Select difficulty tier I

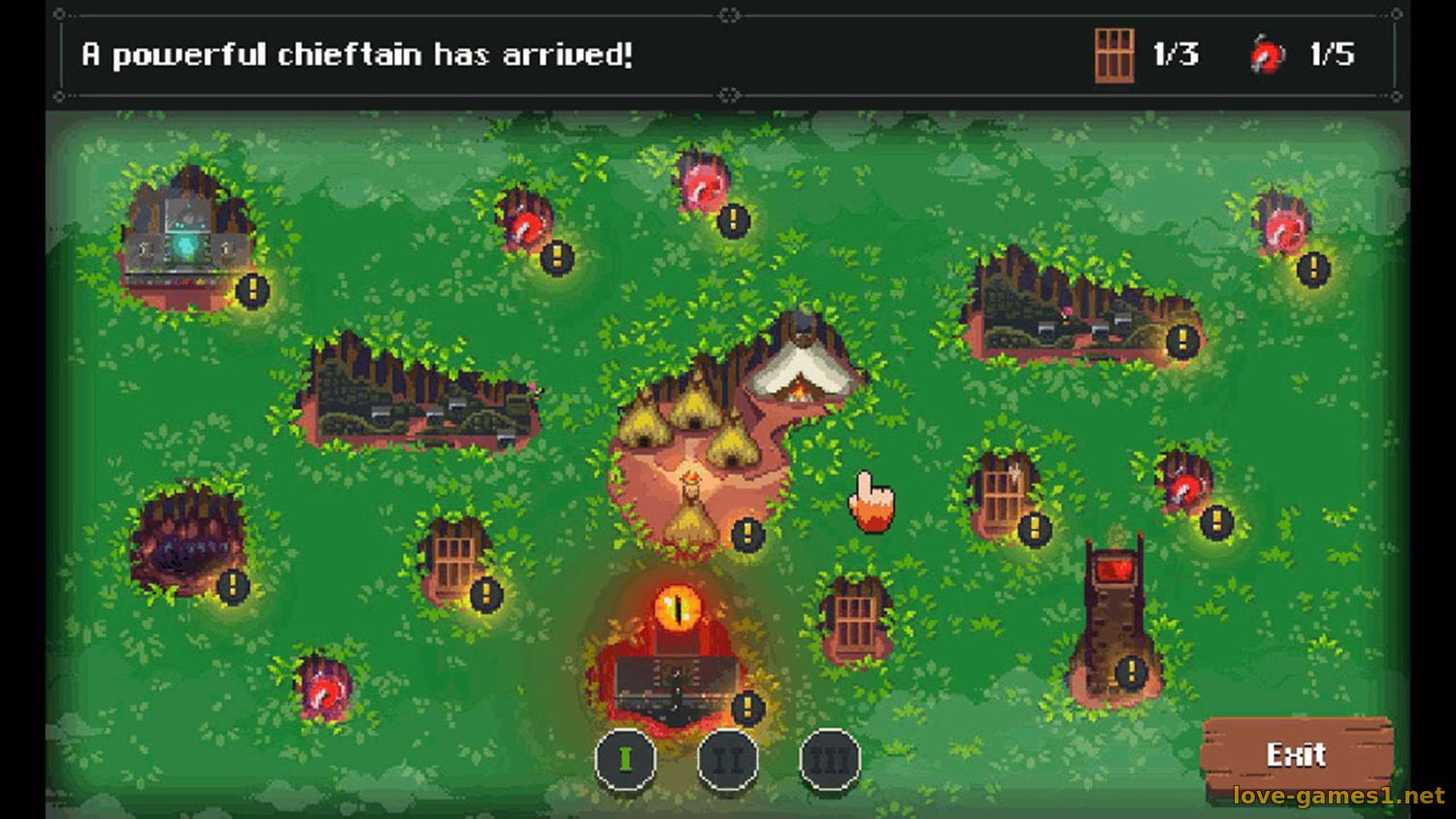(x=625, y=758)
